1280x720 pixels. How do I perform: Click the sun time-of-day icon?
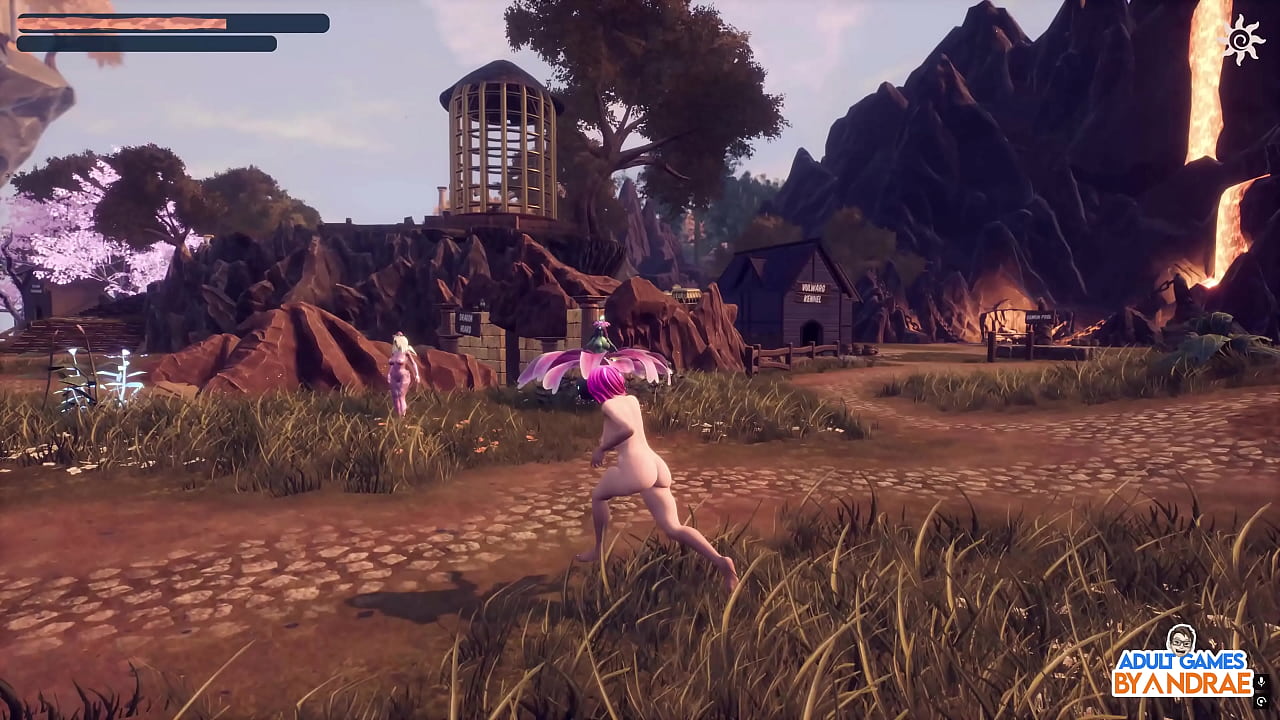pyautogui.click(x=1245, y=39)
